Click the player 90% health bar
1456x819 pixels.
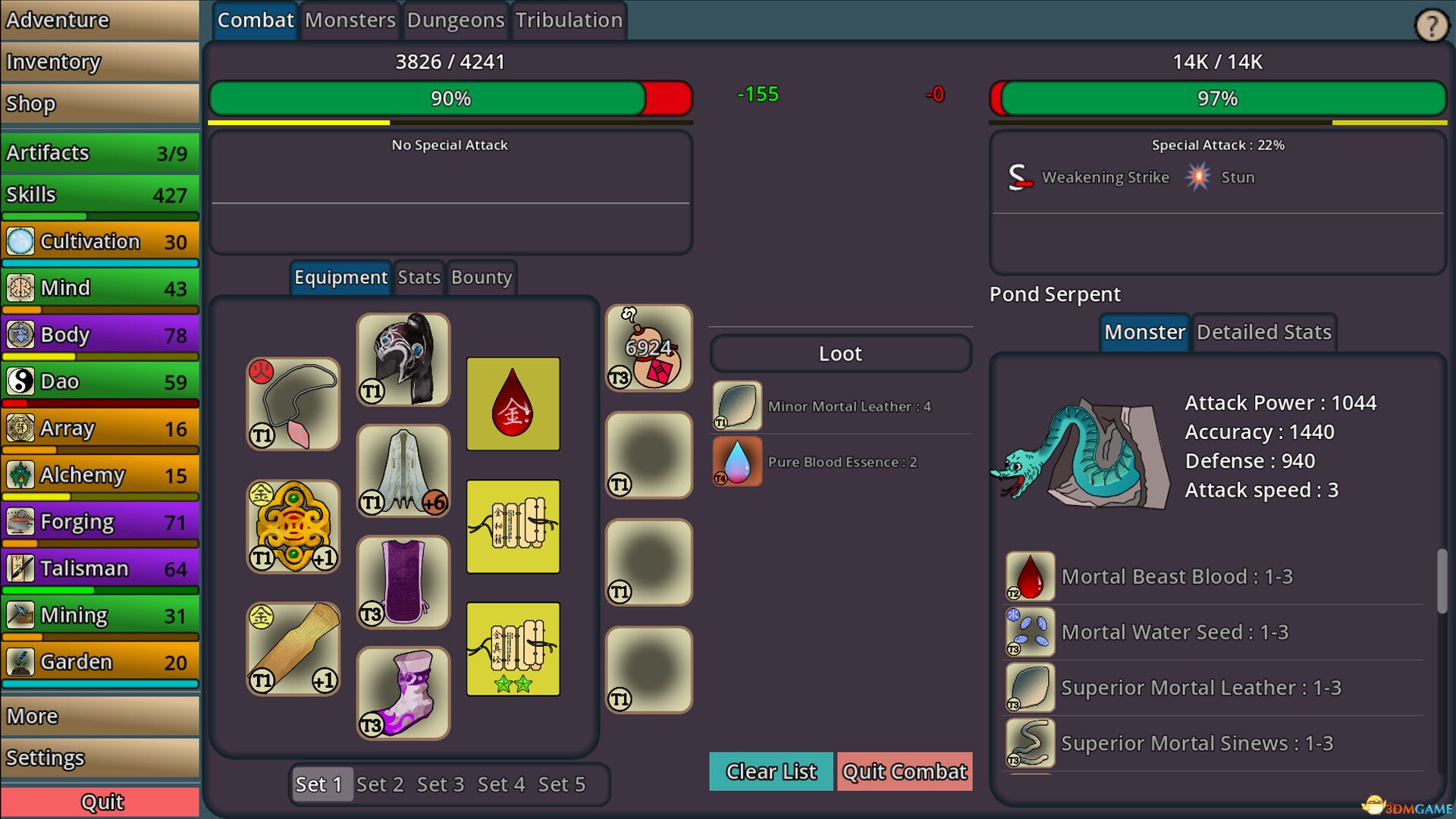(450, 99)
